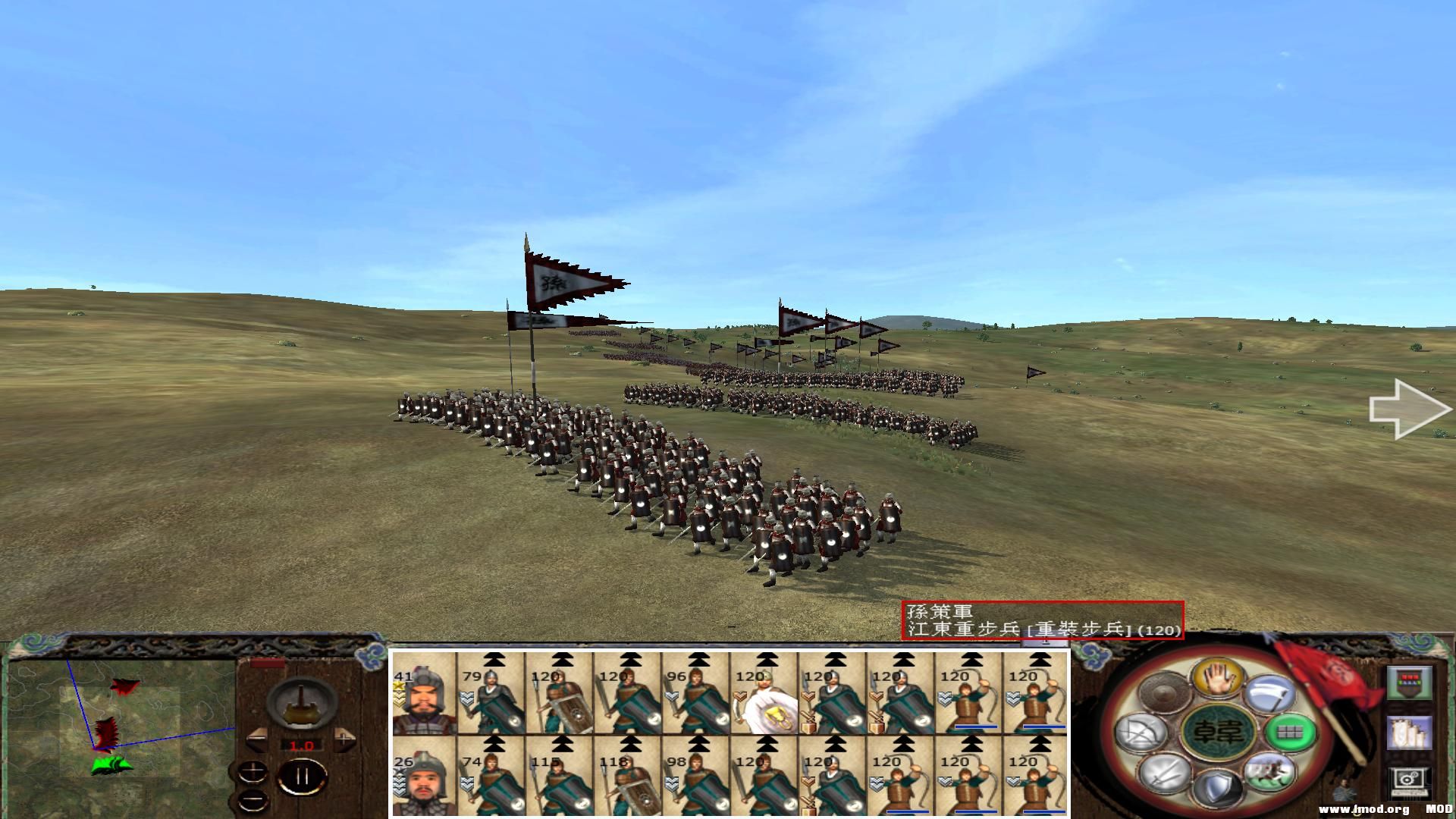This screenshot has height=819, width=1456.
Task: Select the shield guard mode icon
Action: pos(1218,786)
